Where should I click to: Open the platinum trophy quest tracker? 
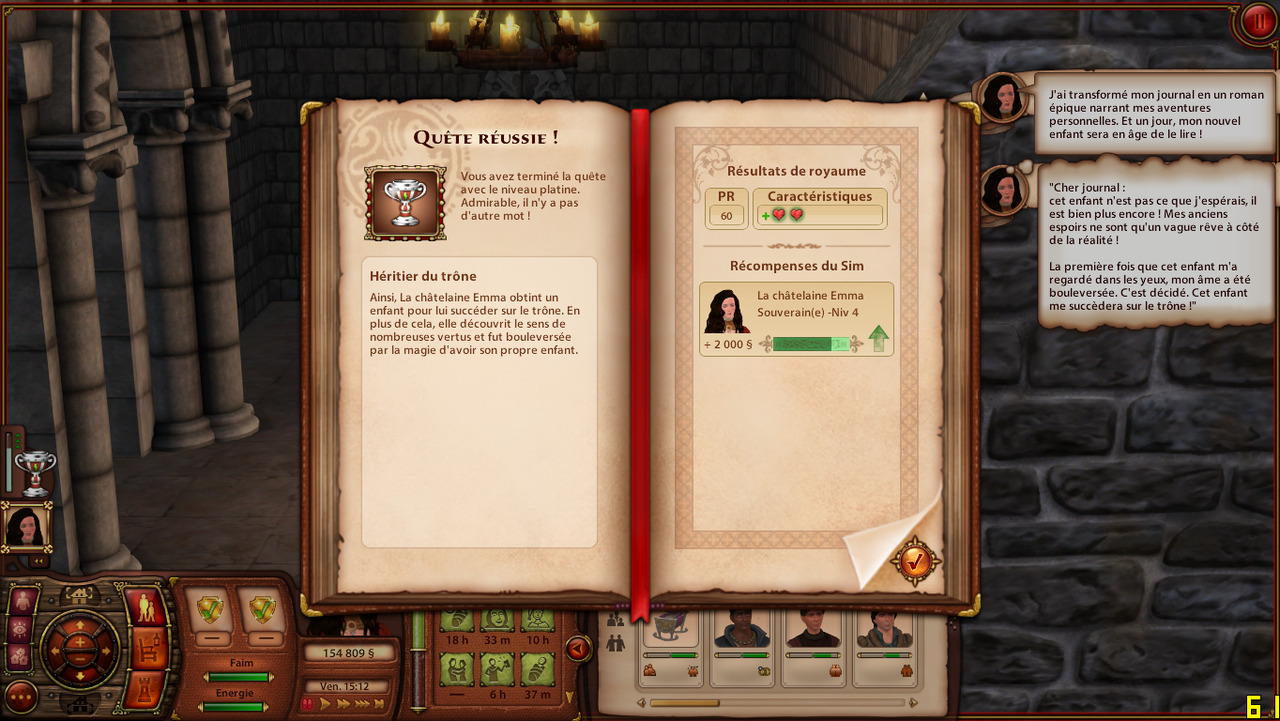(x=35, y=471)
